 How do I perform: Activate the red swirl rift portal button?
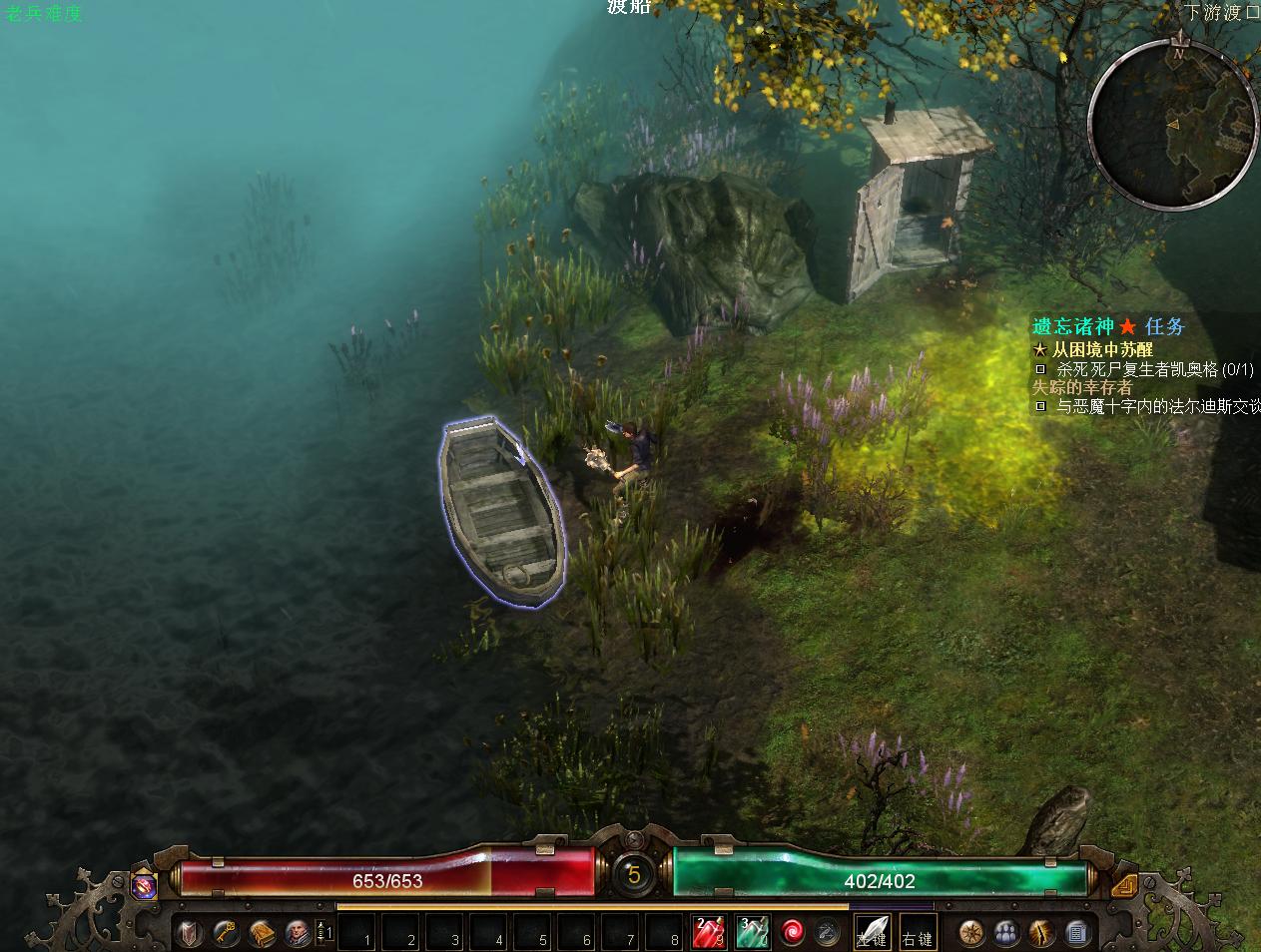(794, 933)
